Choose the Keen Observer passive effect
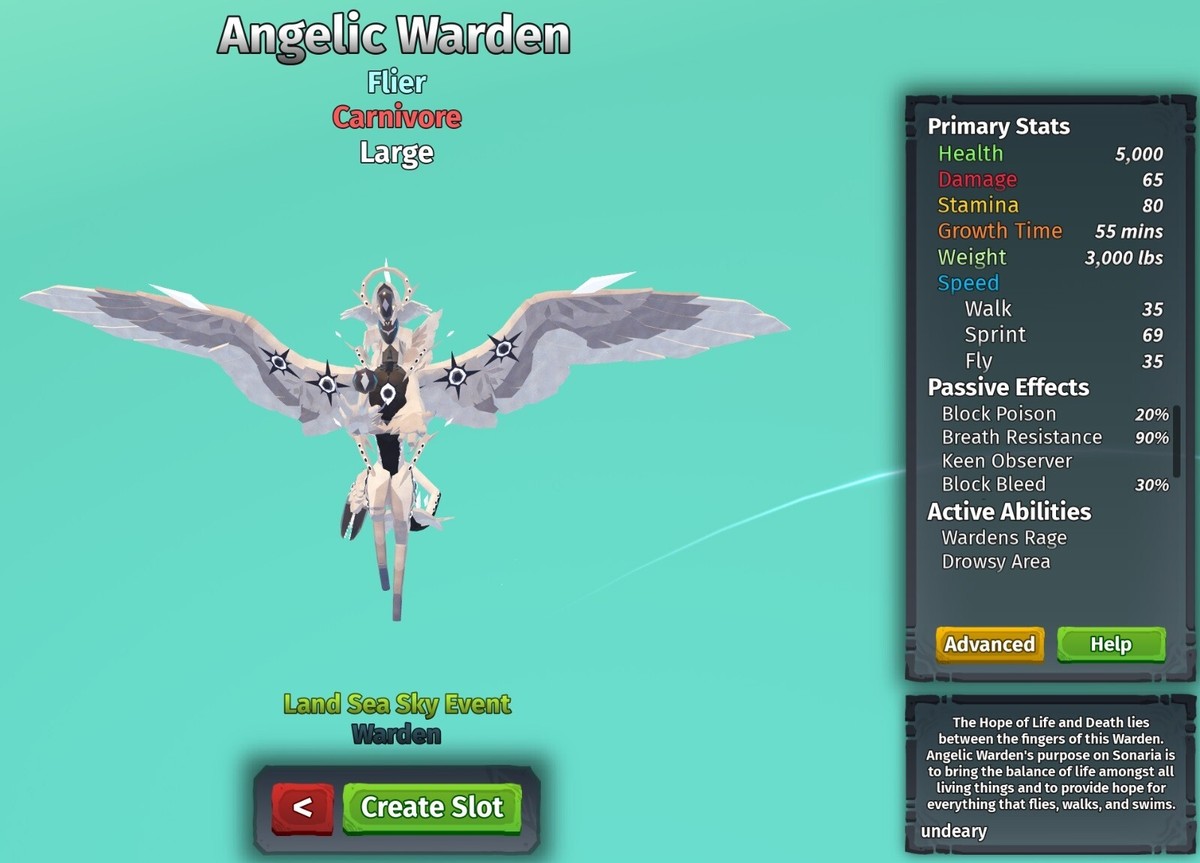Screen dimensions: 1200x863 1006,461
